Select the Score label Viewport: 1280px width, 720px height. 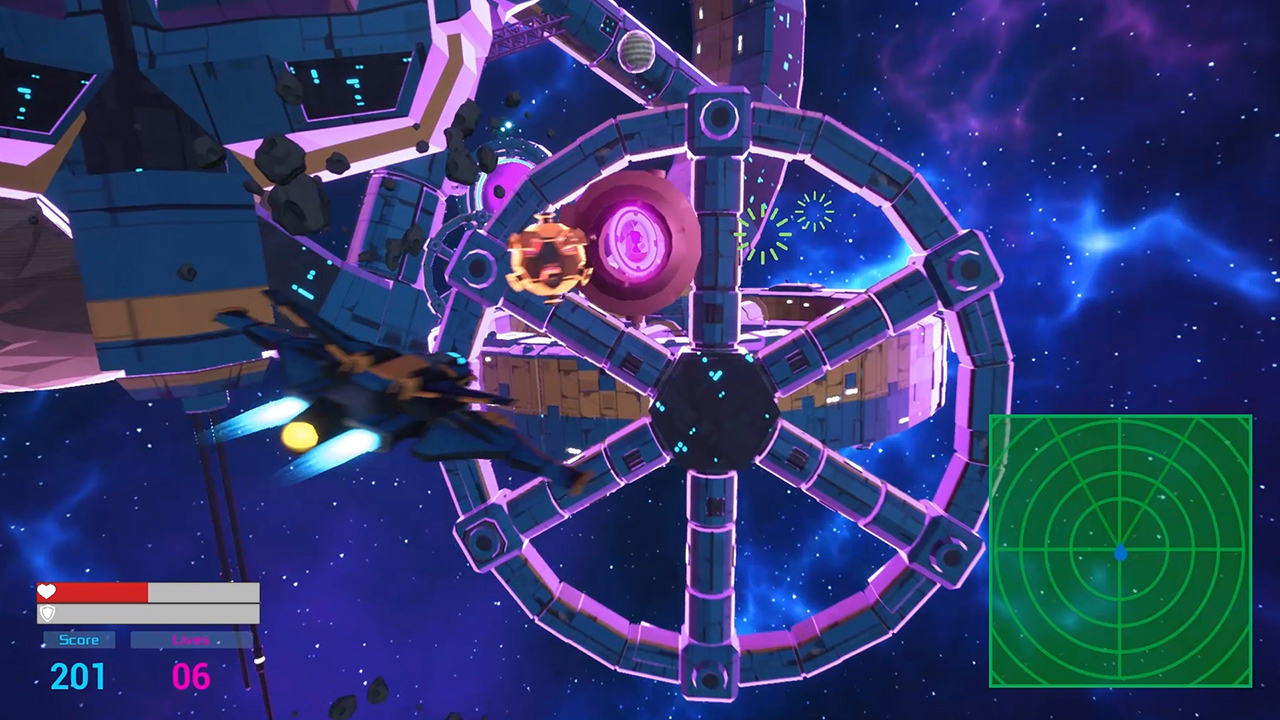[x=79, y=640]
